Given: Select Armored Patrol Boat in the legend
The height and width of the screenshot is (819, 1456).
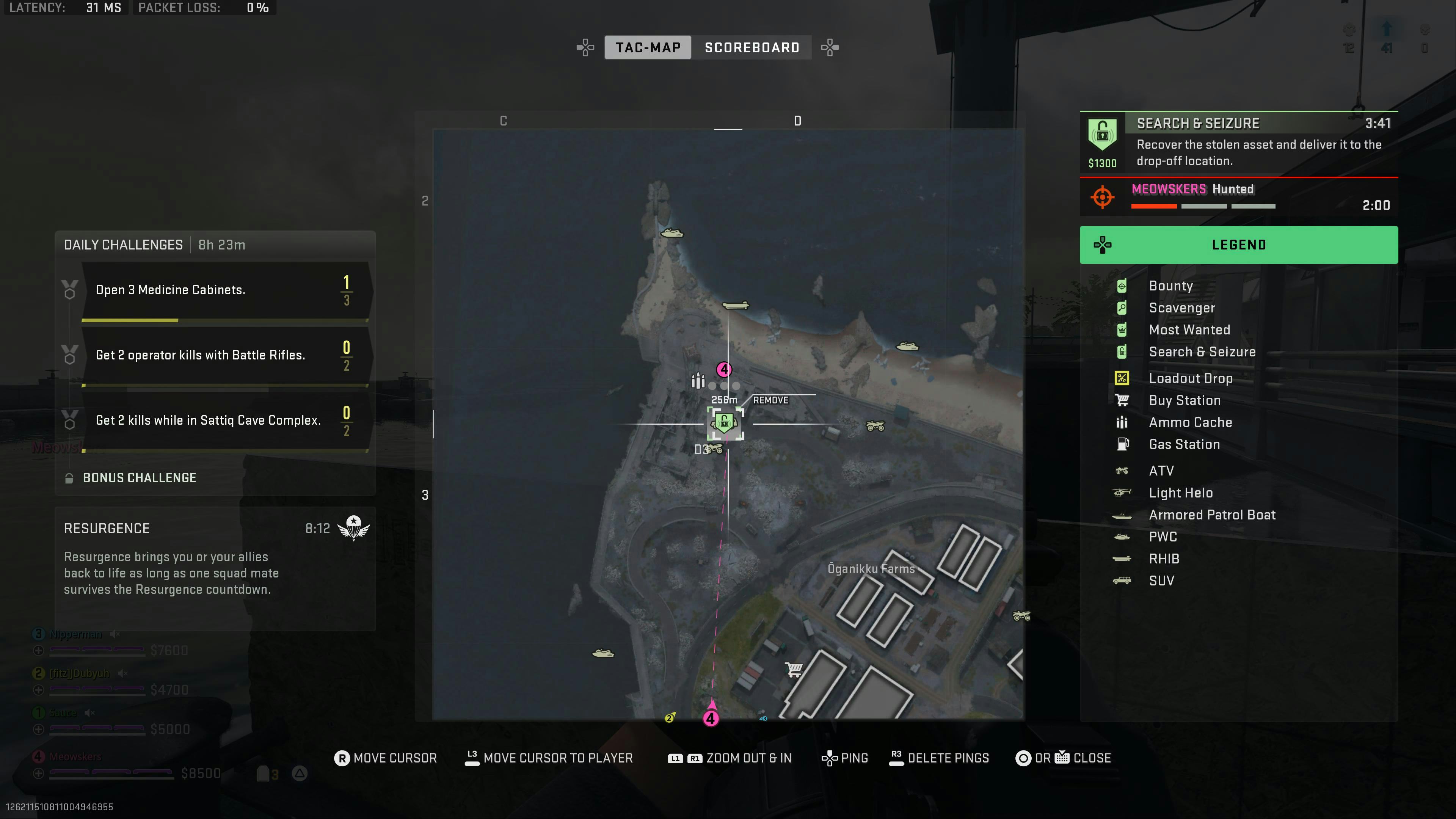Looking at the screenshot, I should tap(1212, 515).
